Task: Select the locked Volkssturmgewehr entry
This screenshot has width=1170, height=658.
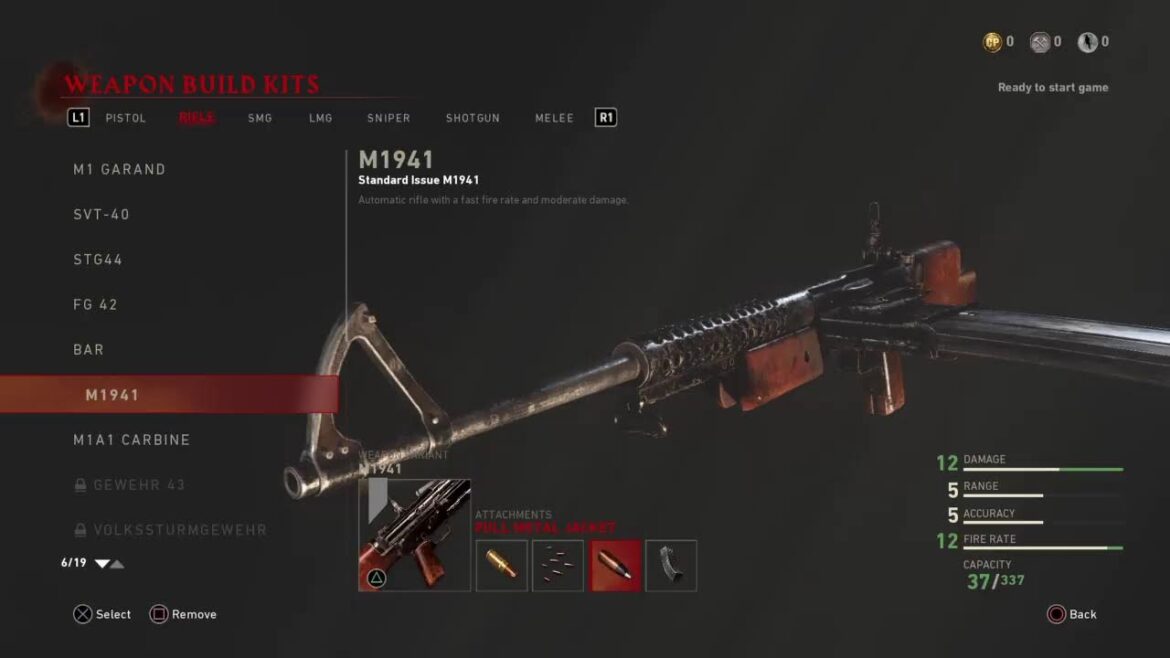Action: pos(179,529)
